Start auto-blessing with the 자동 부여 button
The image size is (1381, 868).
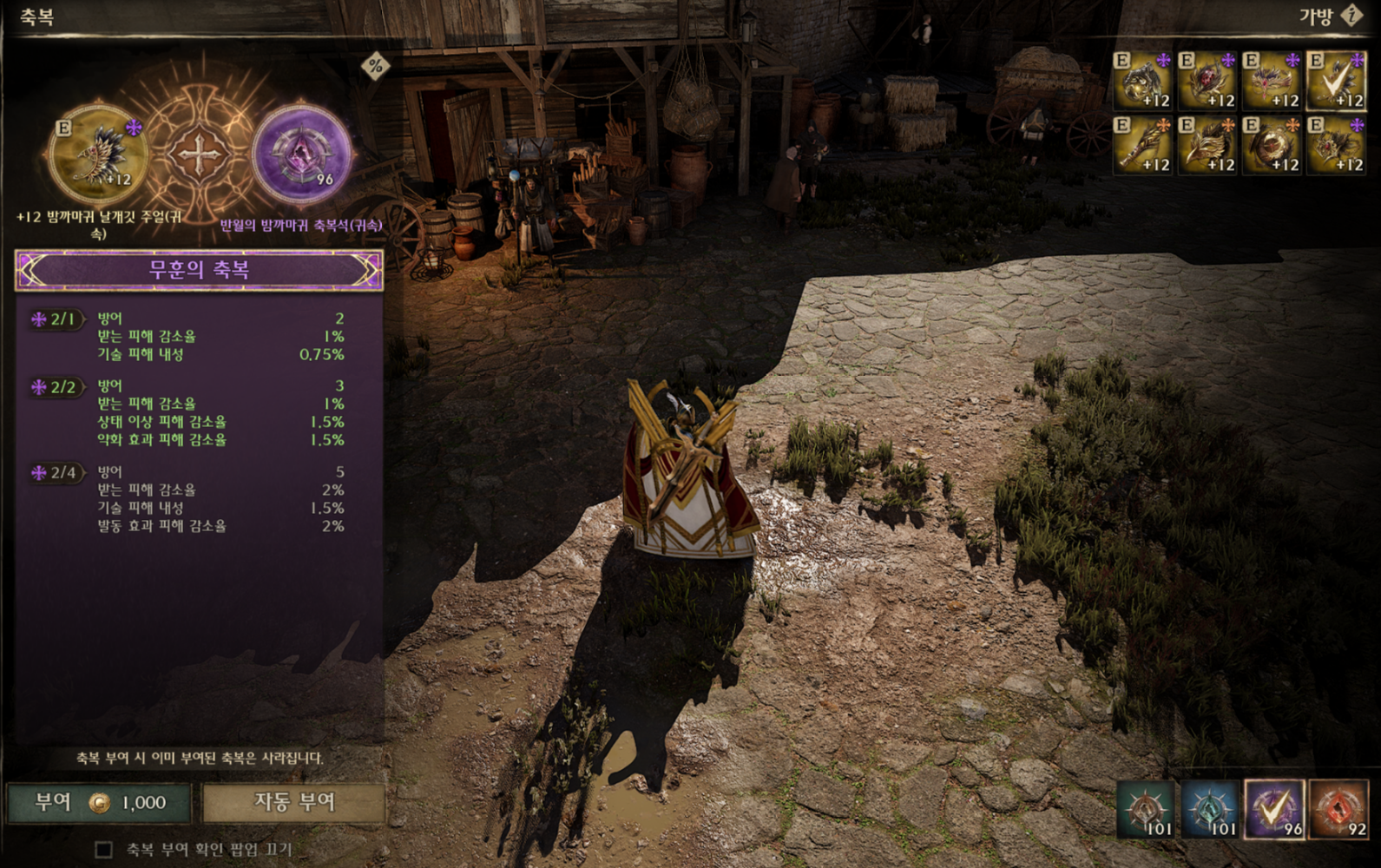click(x=293, y=803)
